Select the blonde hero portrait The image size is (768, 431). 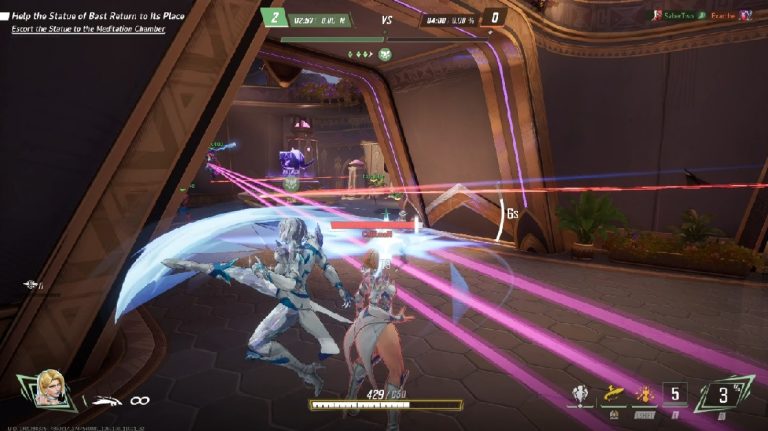[51, 388]
